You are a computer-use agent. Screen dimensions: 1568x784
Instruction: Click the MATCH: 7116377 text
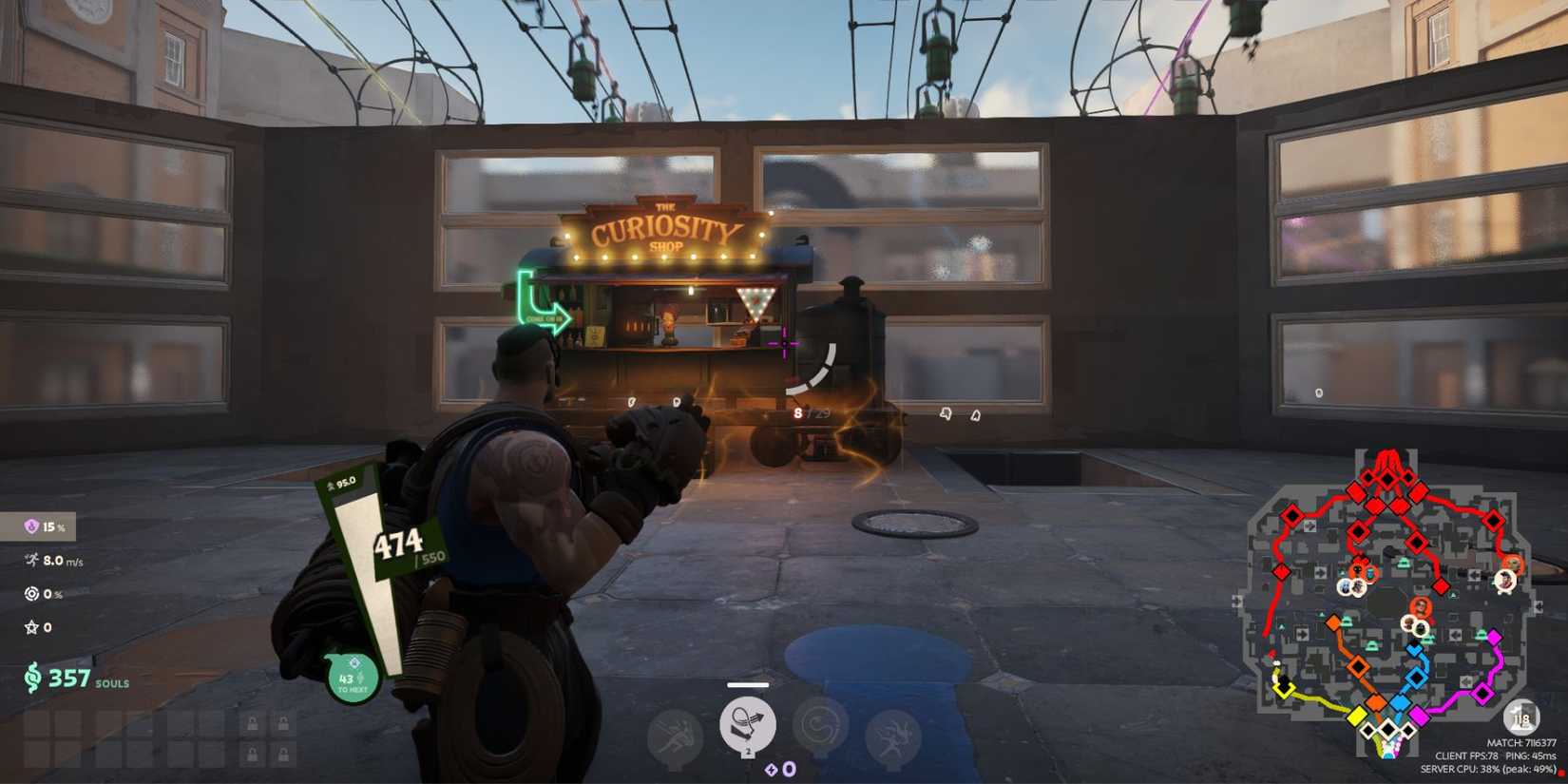[x=1522, y=741]
